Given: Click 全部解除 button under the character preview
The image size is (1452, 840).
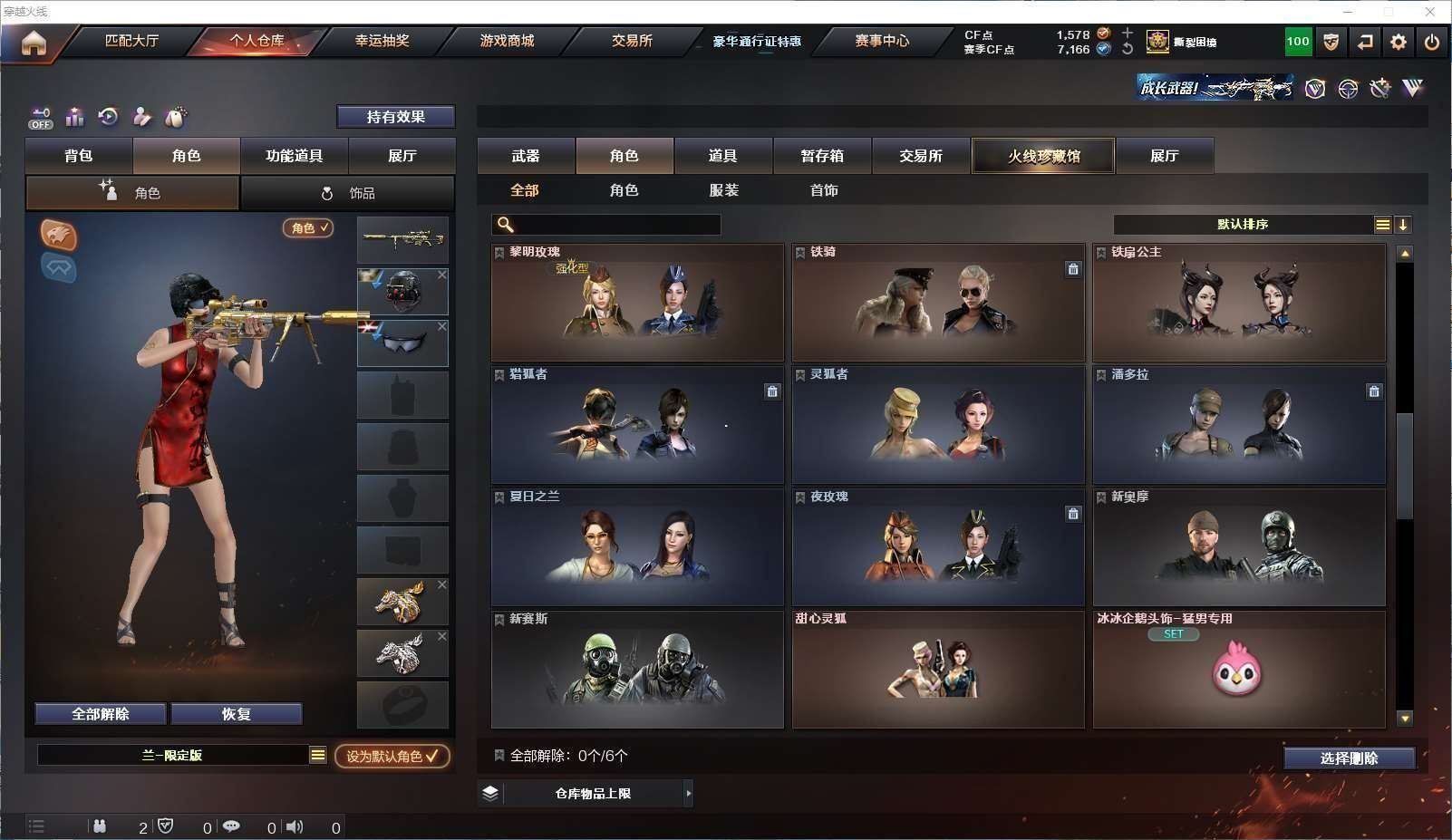Looking at the screenshot, I should coord(101,714).
